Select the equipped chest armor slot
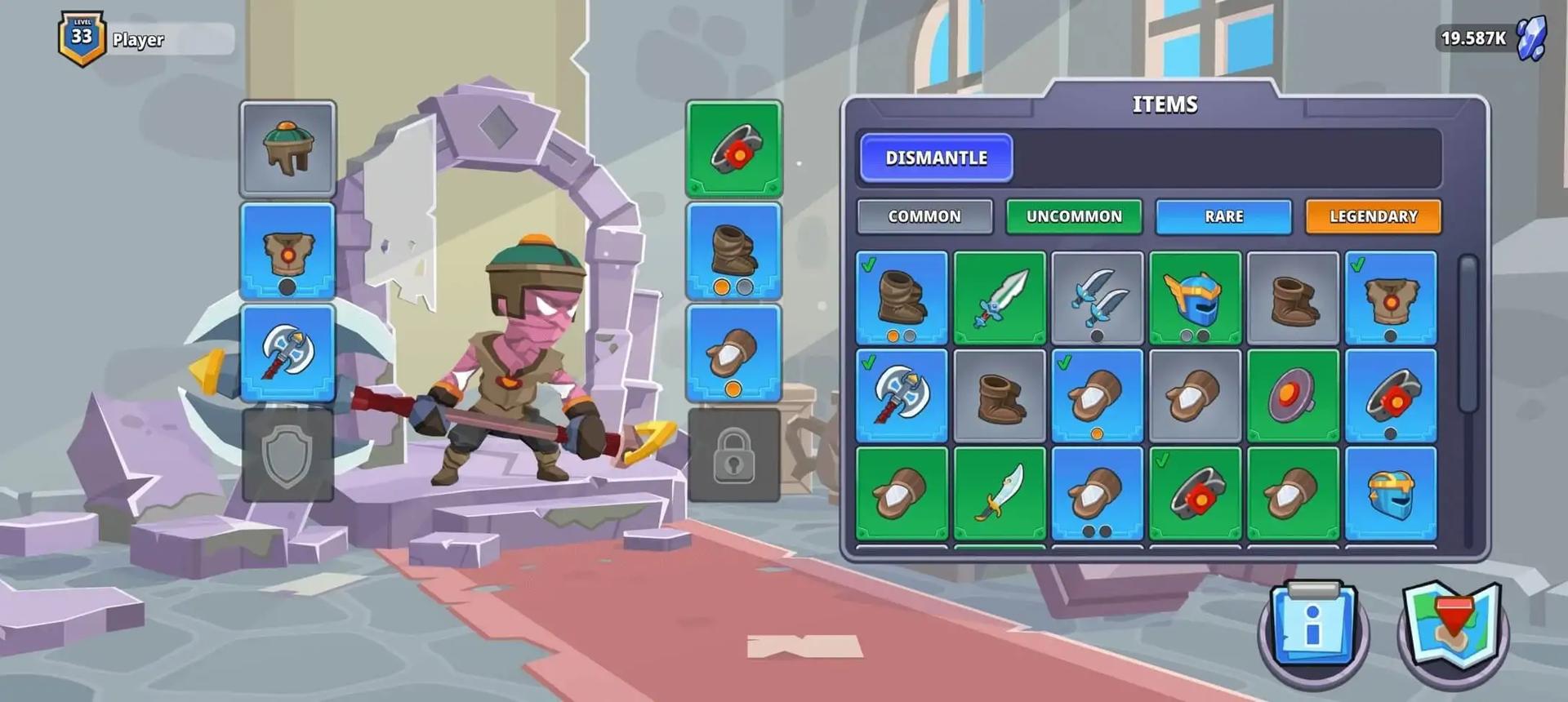This screenshot has width=1568, height=702. 287,251
